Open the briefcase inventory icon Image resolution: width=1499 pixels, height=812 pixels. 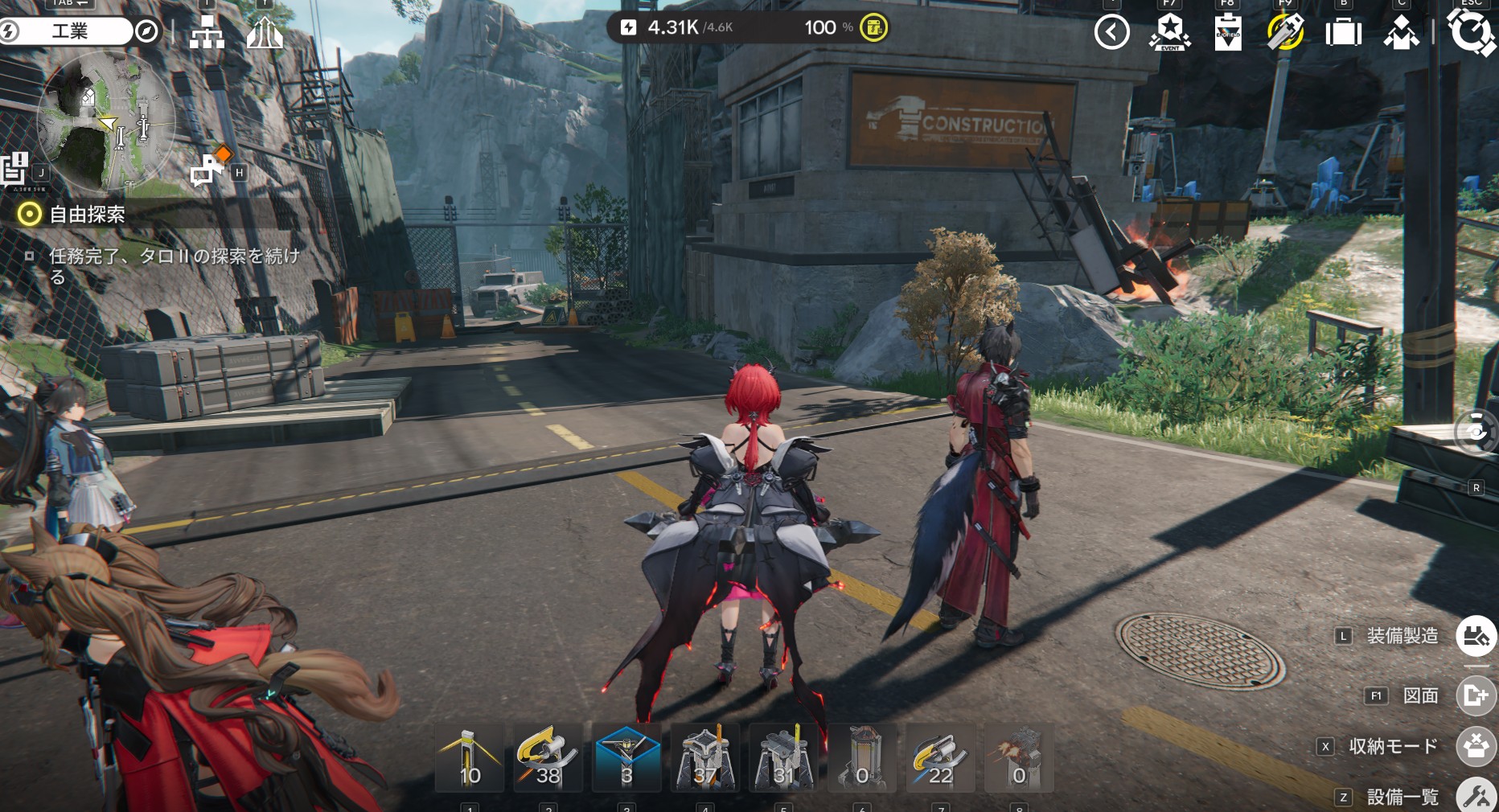(x=1343, y=33)
